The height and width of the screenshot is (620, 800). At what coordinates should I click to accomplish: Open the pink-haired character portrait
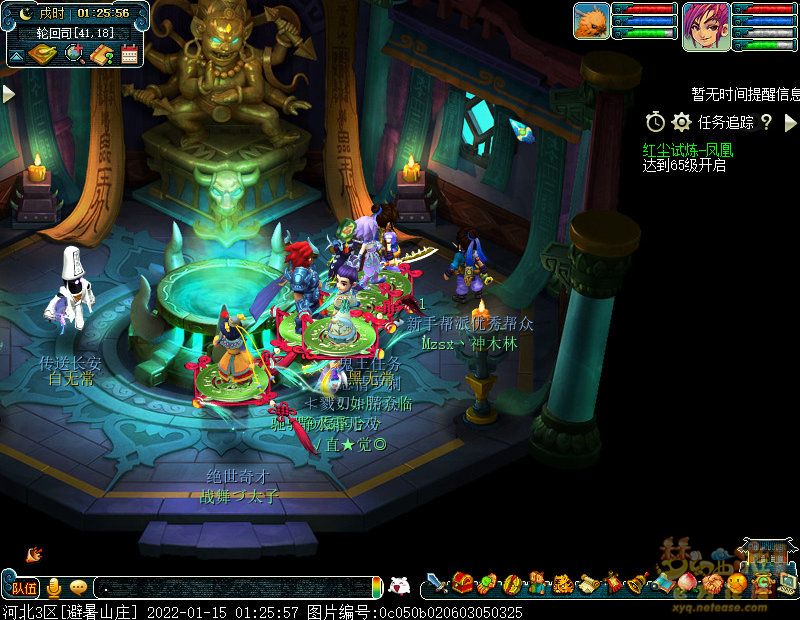[705, 25]
